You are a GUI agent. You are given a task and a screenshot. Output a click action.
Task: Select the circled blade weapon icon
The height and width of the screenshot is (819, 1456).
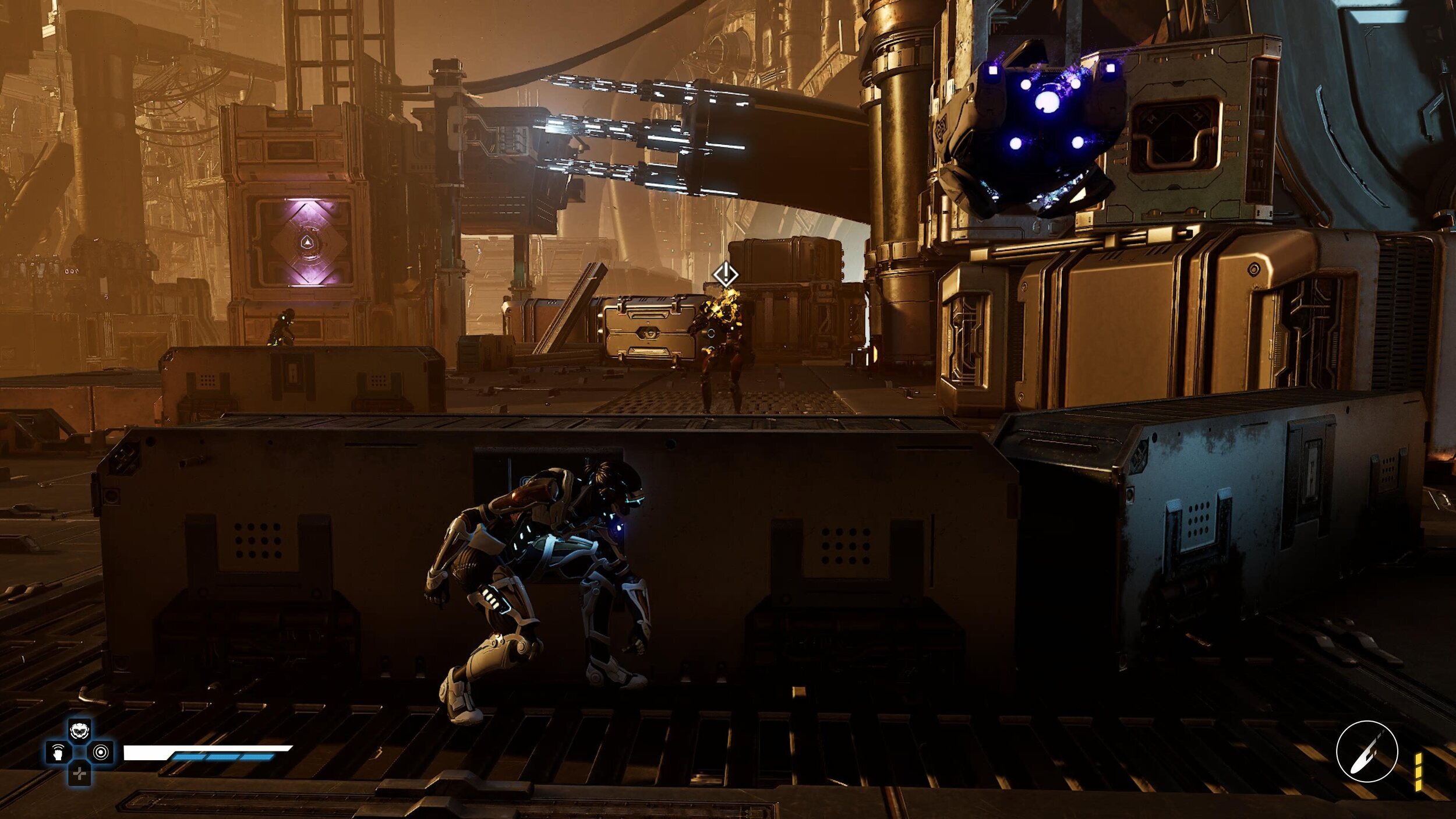(1366, 751)
